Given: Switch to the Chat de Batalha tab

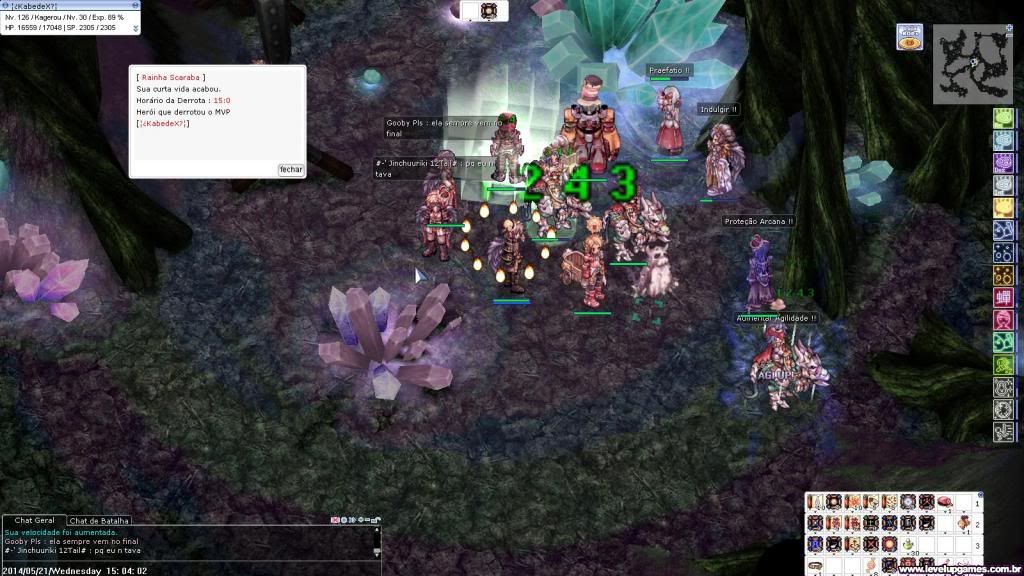Looking at the screenshot, I should coord(99,521).
